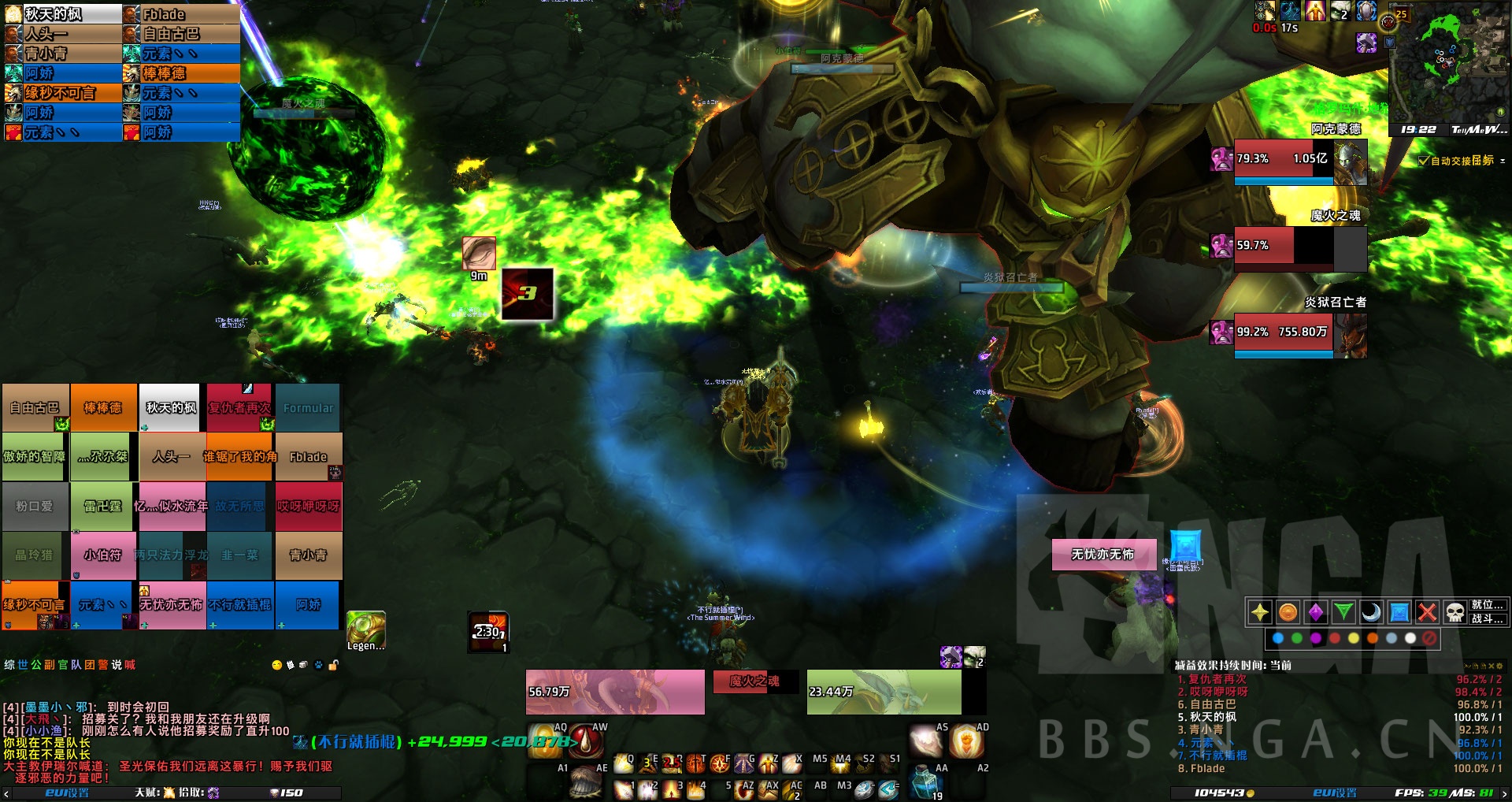1512x802 pixels.
Task: Set the crescent moon raid marker
Action: 1371,611
